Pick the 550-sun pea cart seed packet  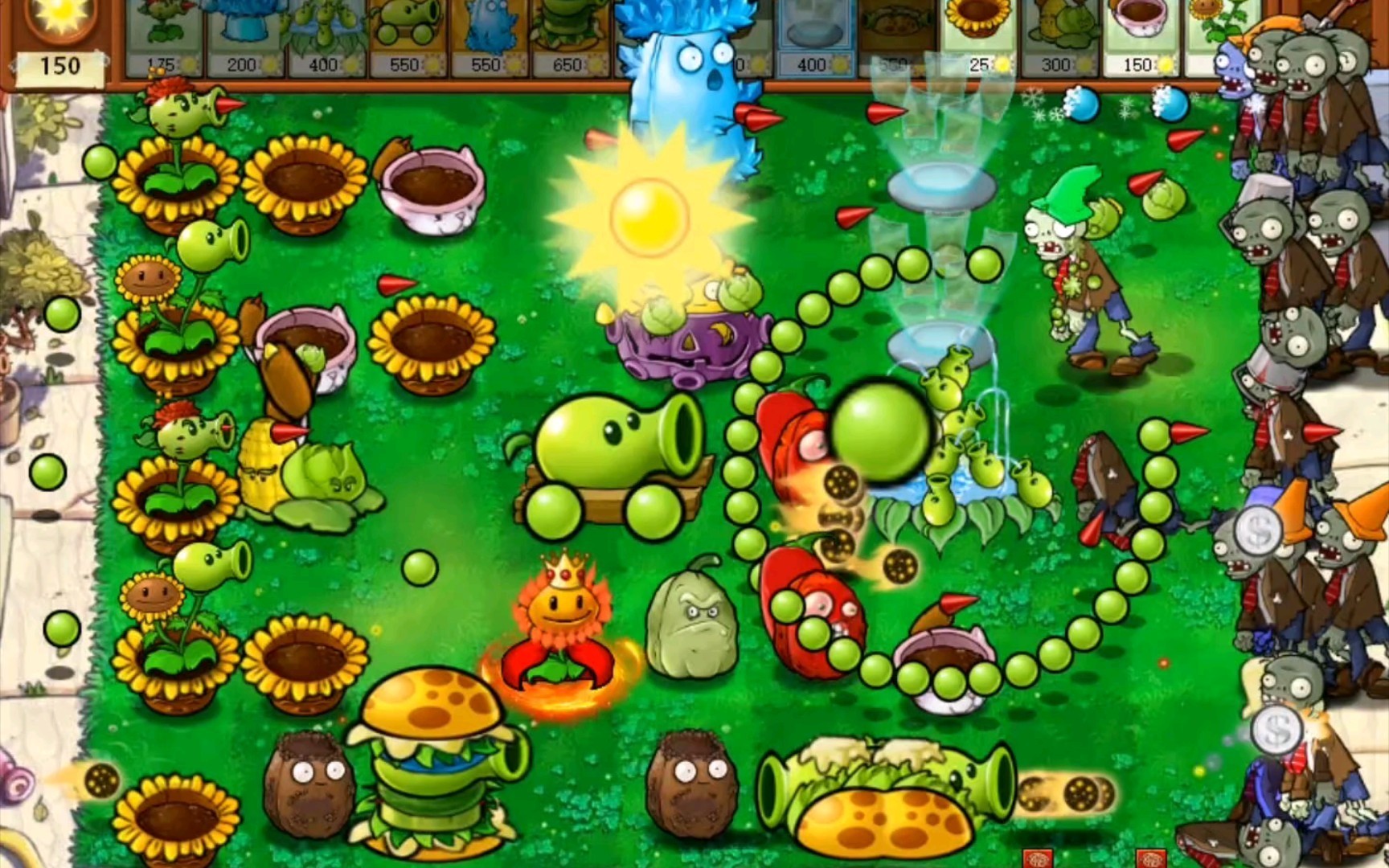click(406, 36)
